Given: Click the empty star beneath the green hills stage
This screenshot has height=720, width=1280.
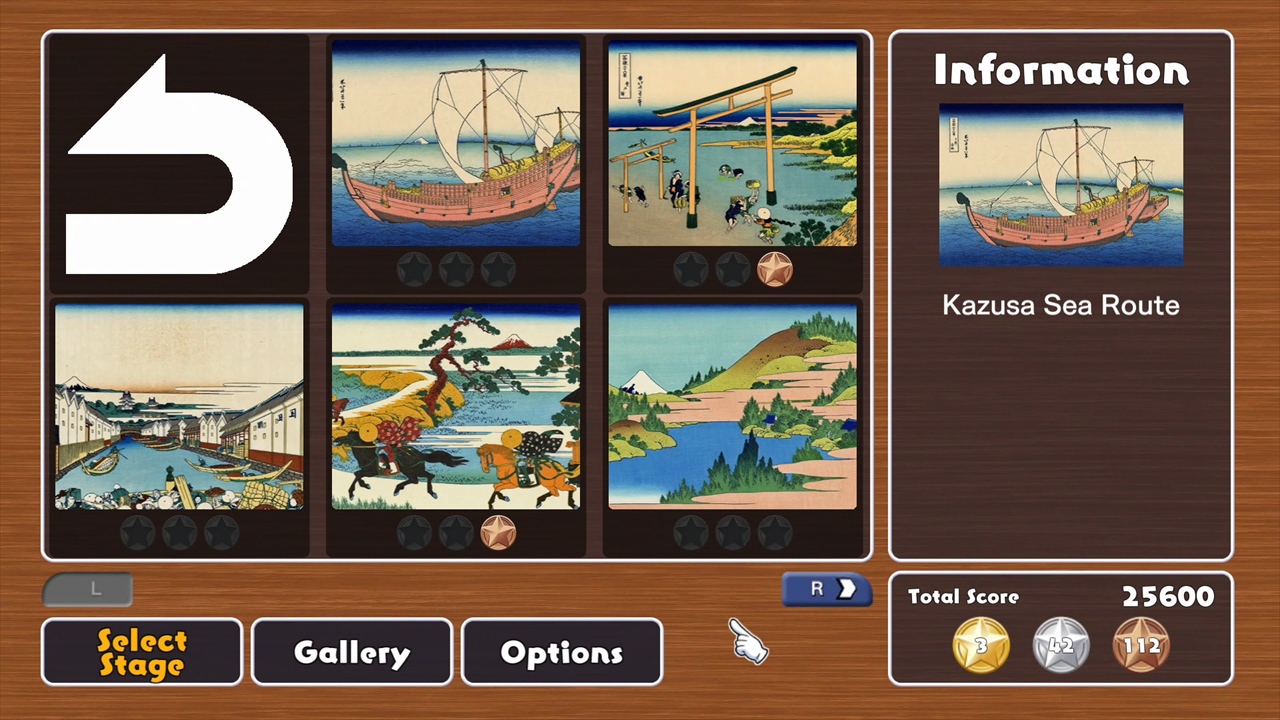Looking at the screenshot, I should click(x=692, y=532).
